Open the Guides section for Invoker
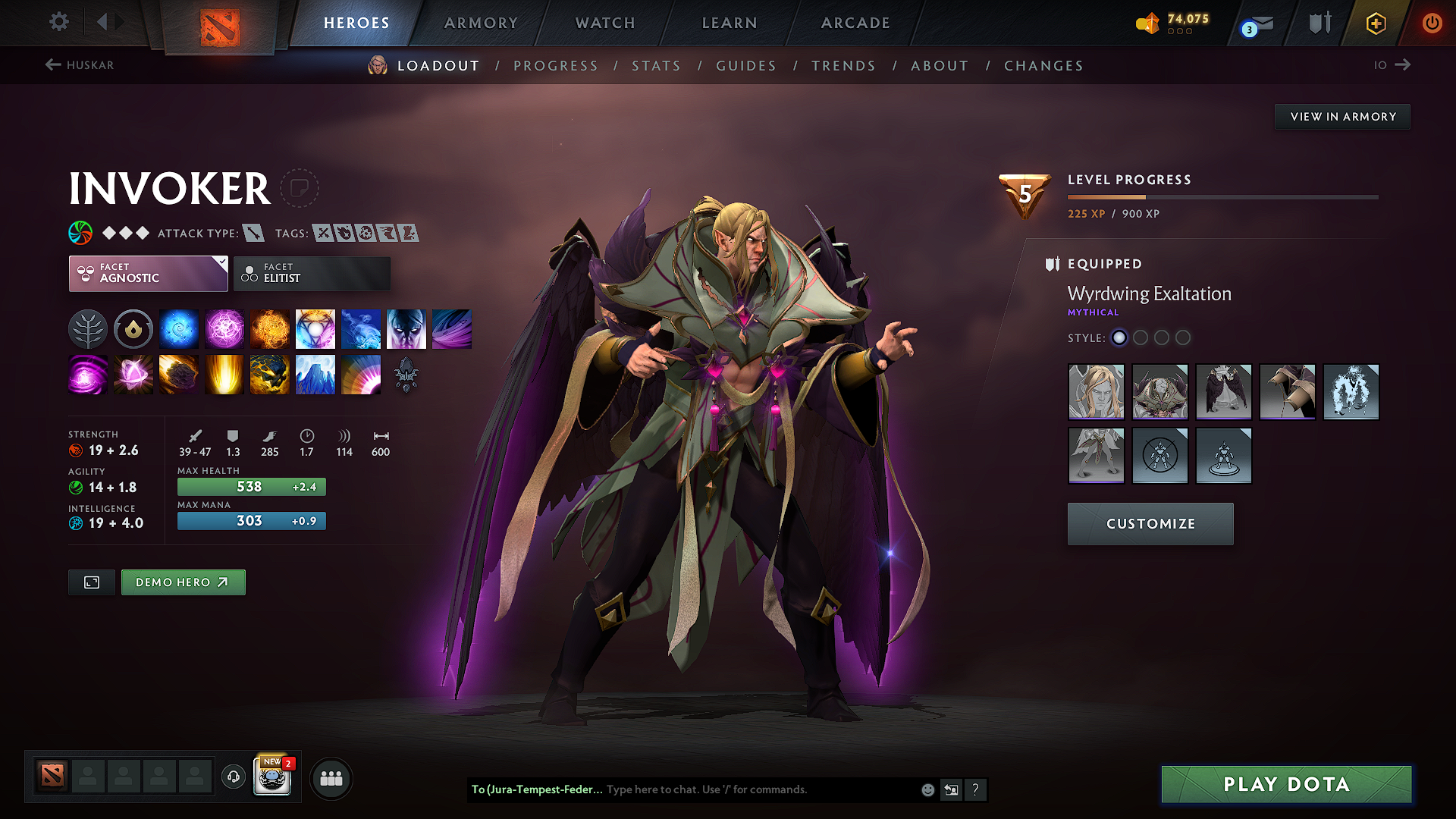 click(745, 65)
